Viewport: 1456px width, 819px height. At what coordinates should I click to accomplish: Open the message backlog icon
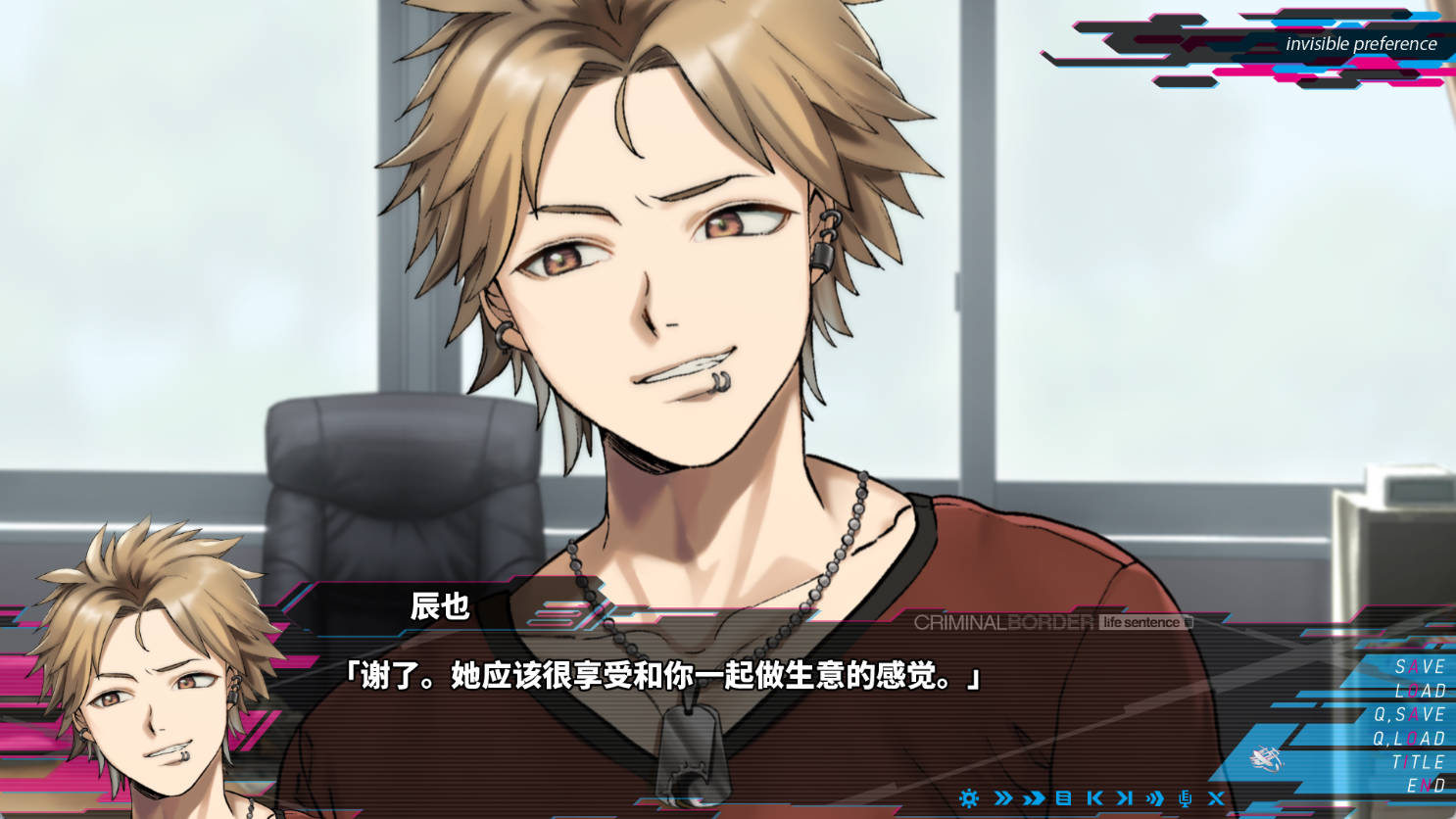[1063, 798]
